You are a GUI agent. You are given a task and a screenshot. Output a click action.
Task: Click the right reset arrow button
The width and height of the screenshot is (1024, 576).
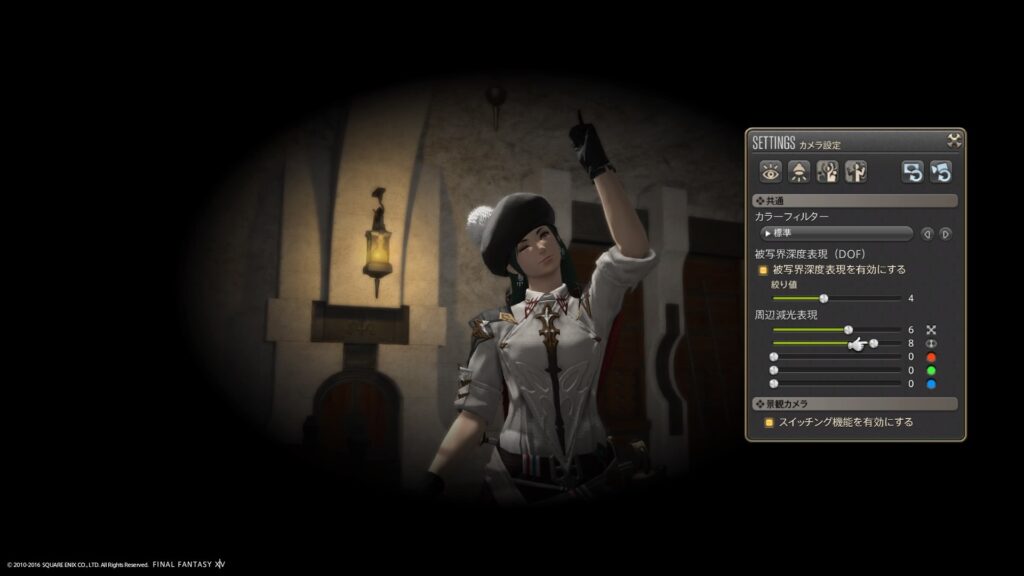940,171
